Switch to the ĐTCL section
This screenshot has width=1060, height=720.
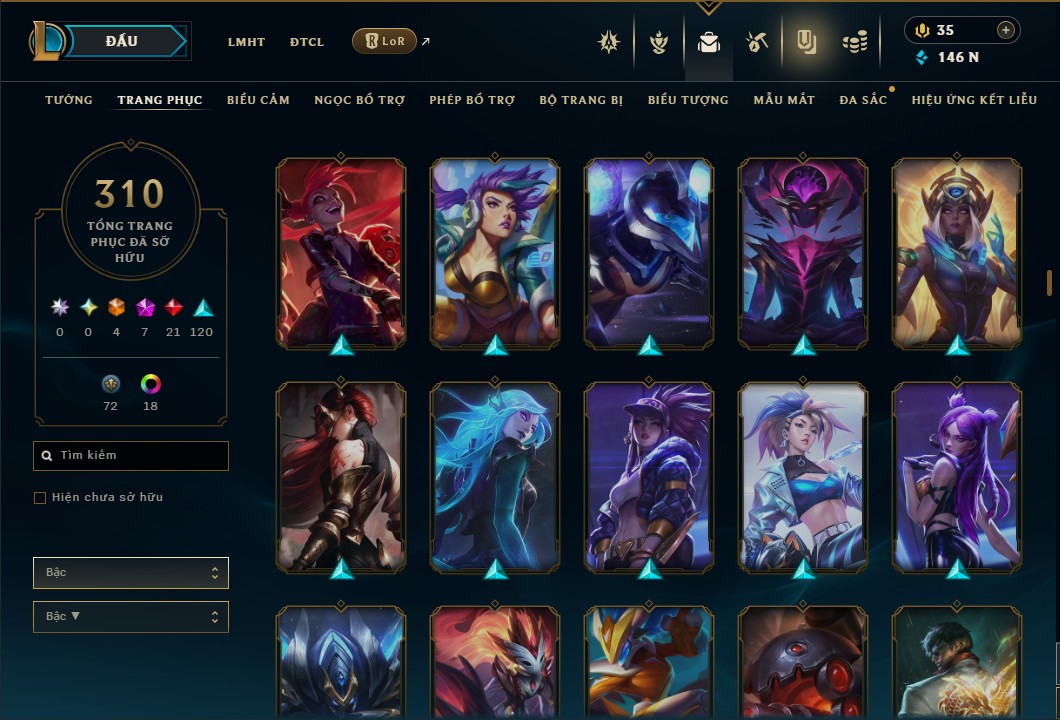click(307, 42)
